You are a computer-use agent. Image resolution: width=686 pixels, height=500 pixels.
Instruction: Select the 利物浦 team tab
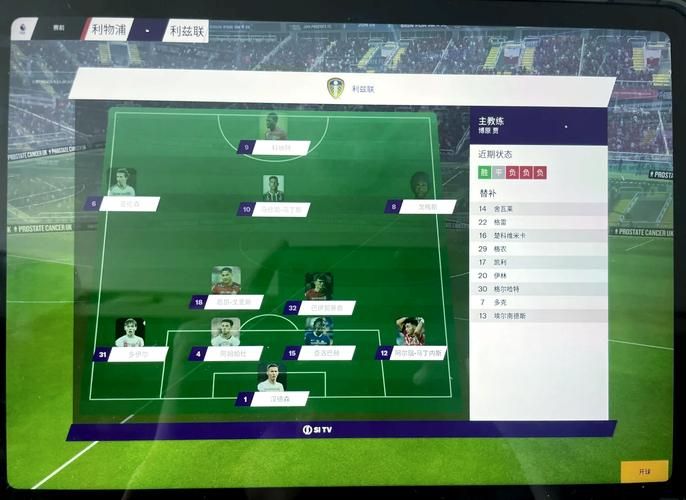108,30
